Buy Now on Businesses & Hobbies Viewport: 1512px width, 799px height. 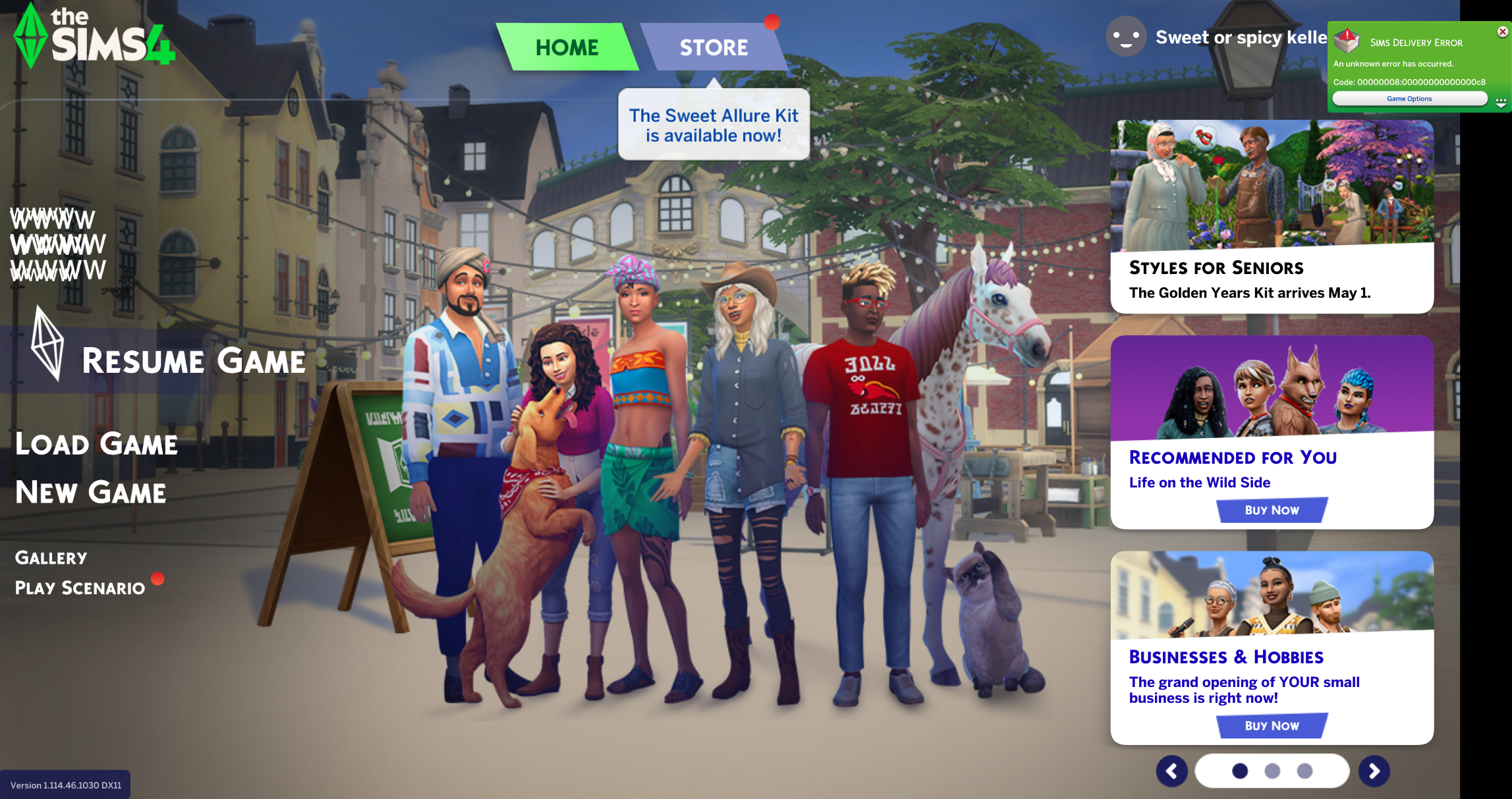[1272, 726]
